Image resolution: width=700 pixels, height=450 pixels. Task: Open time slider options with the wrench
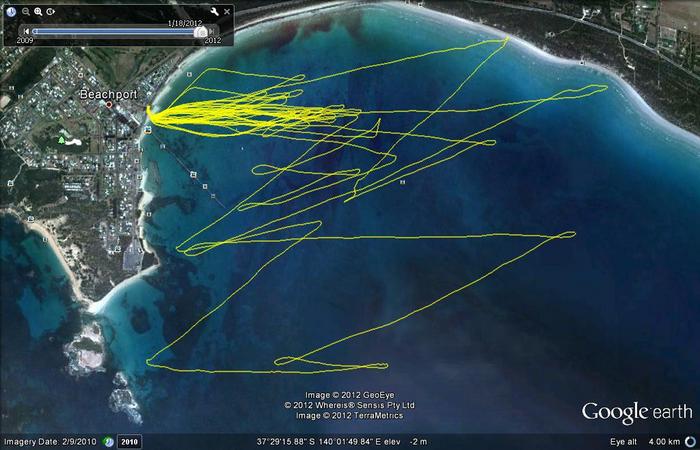[x=214, y=11]
